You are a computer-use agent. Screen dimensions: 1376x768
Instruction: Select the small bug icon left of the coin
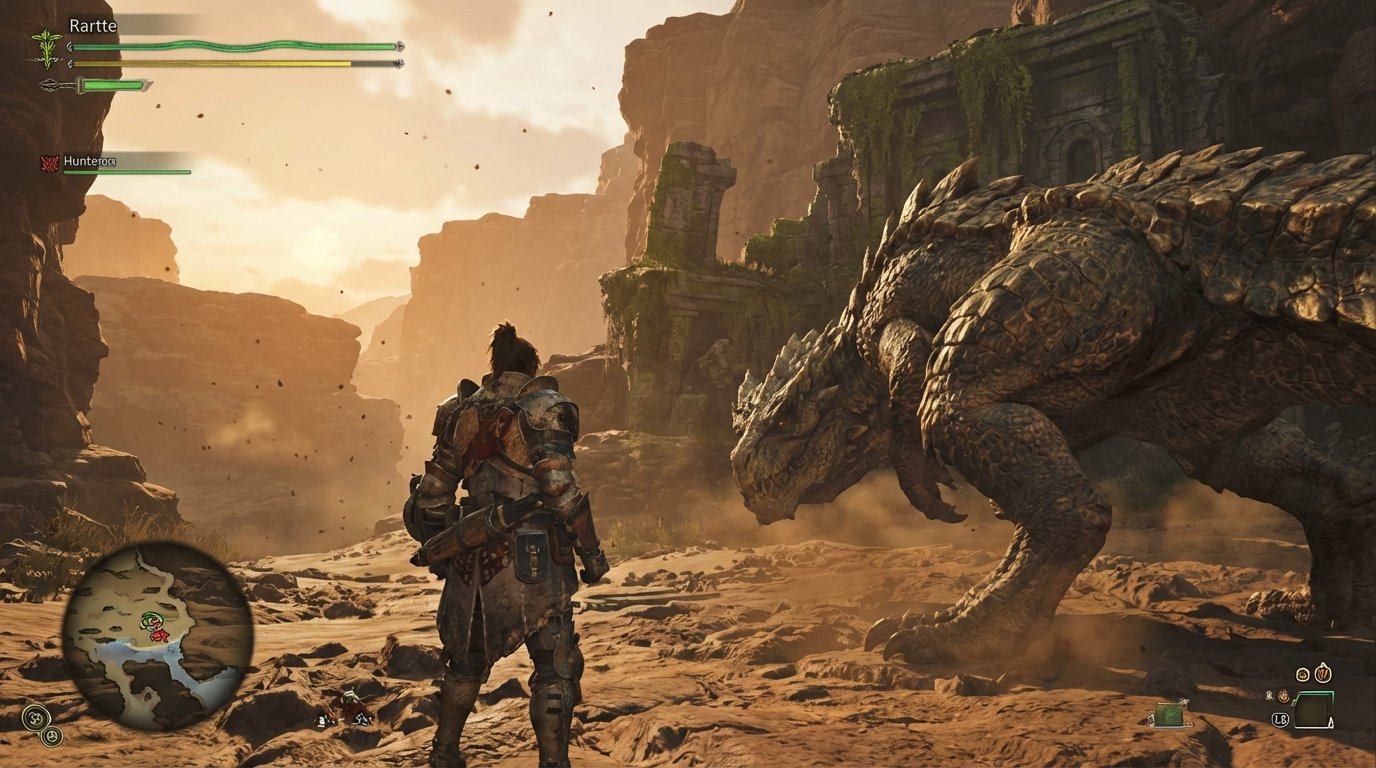[x=1269, y=696]
